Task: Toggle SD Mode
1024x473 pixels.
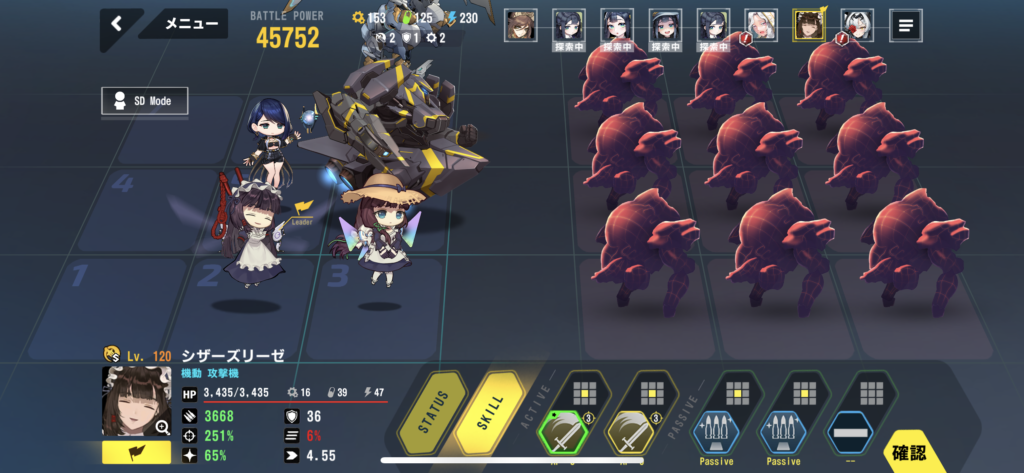Action: pyautogui.click(x=145, y=101)
